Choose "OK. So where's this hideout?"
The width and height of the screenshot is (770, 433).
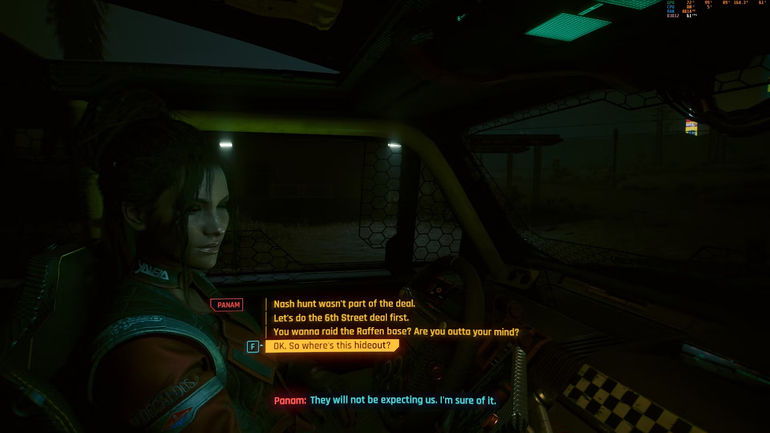(x=331, y=346)
